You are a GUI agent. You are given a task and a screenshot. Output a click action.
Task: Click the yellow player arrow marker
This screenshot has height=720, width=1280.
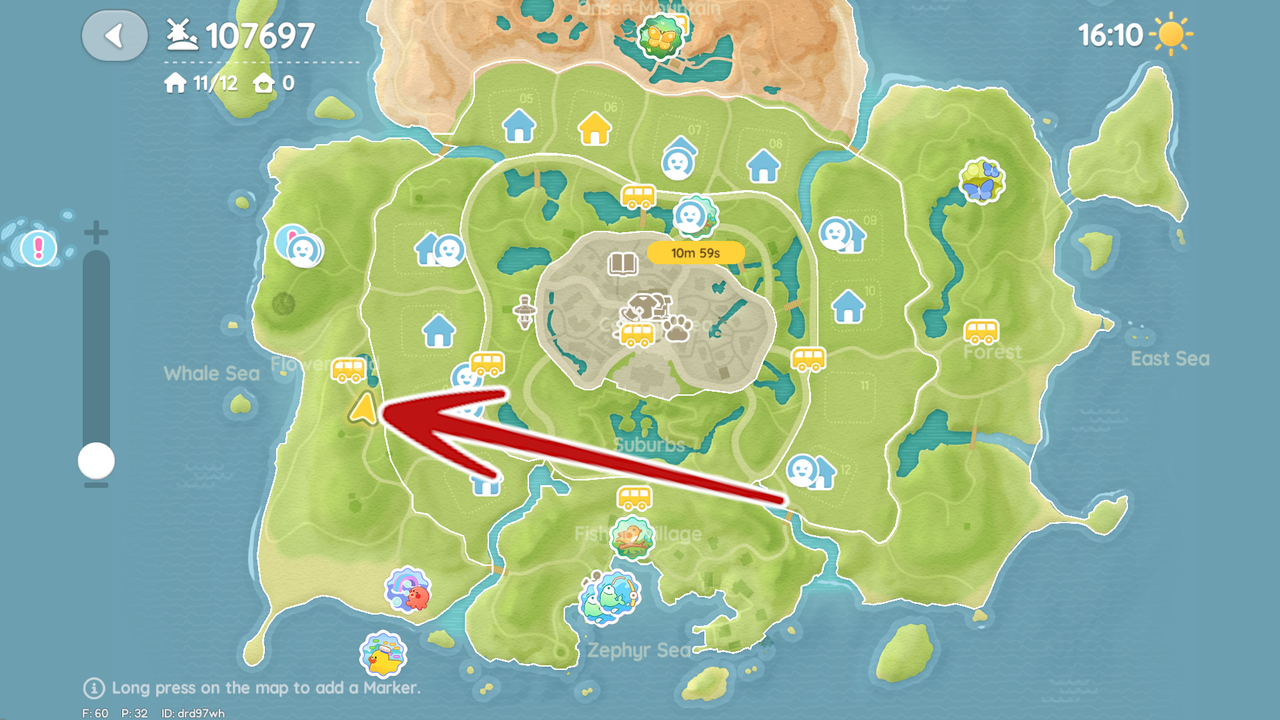[364, 408]
